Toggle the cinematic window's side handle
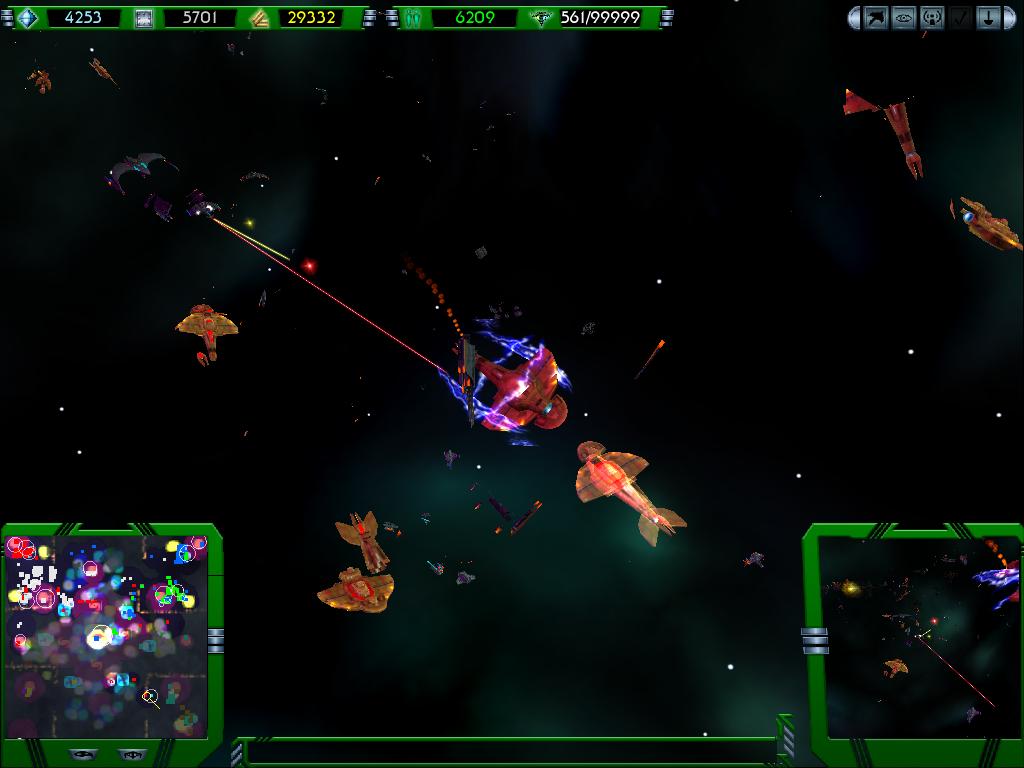1024x768 pixels. point(814,640)
